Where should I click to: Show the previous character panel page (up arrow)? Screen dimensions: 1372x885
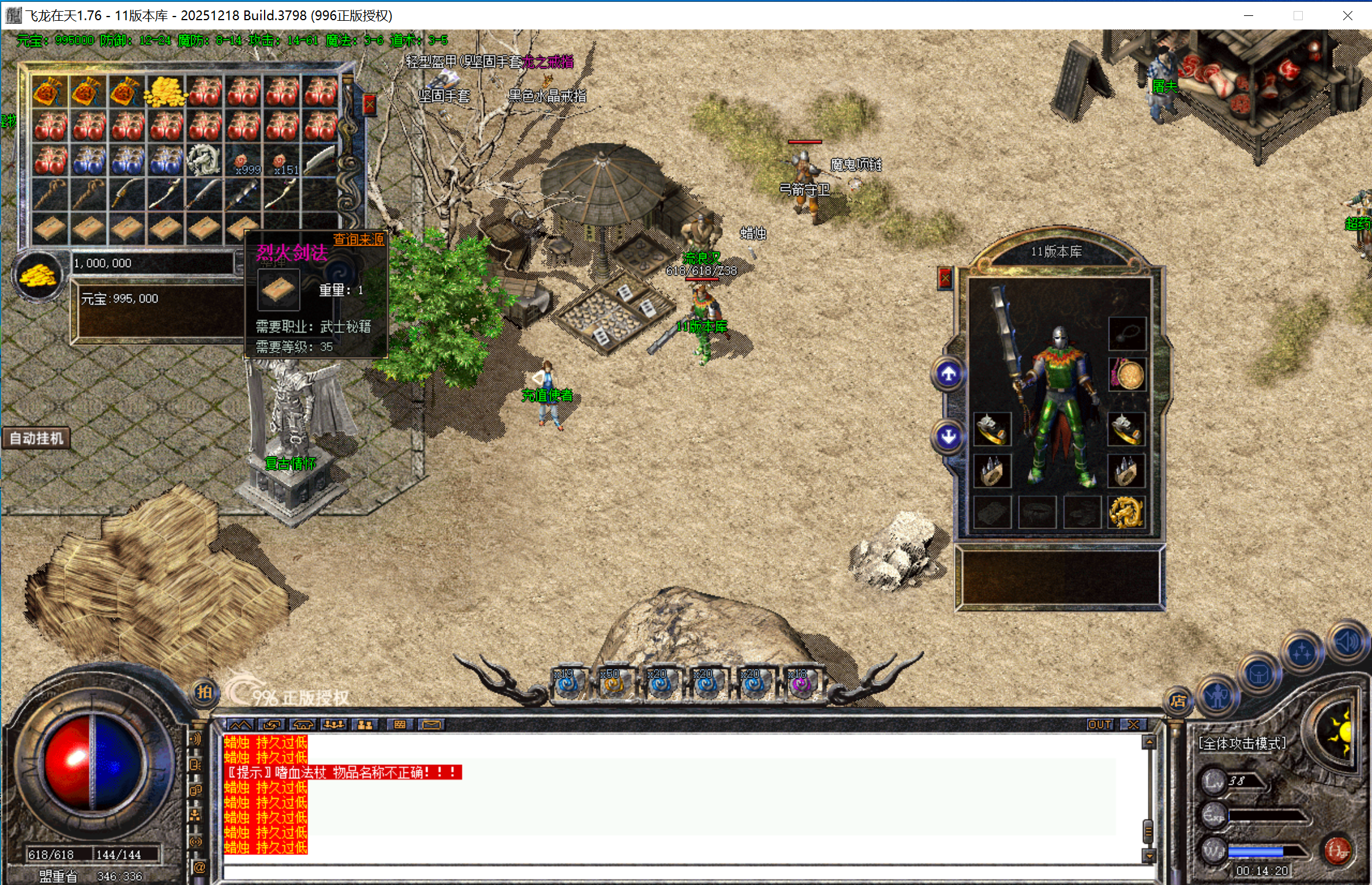click(x=948, y=374)
